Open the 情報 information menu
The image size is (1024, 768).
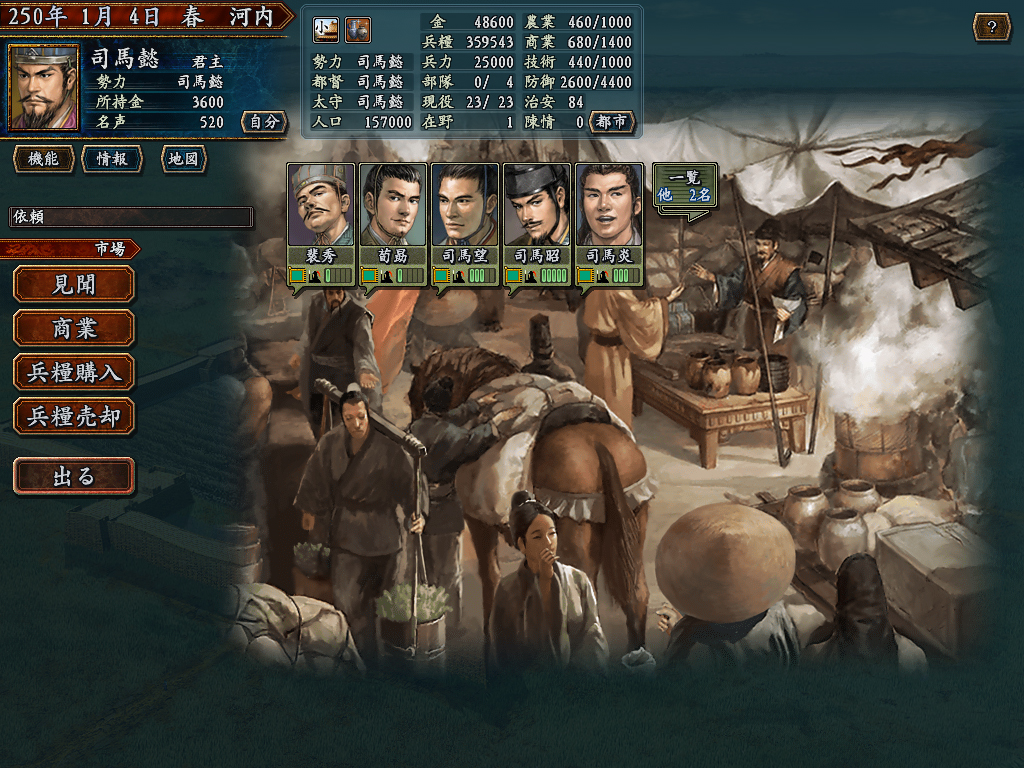pyautogui.click(x=112, y=159)
